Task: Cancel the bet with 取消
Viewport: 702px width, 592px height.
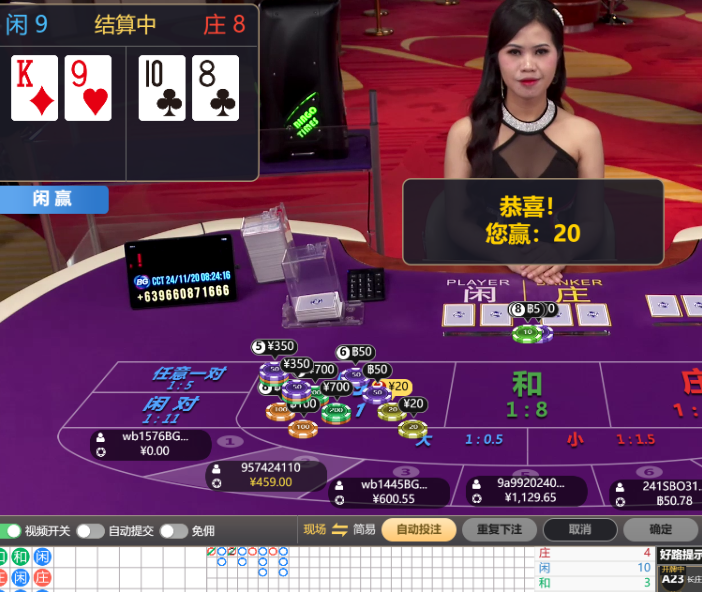Action: (x=579, y=529)
